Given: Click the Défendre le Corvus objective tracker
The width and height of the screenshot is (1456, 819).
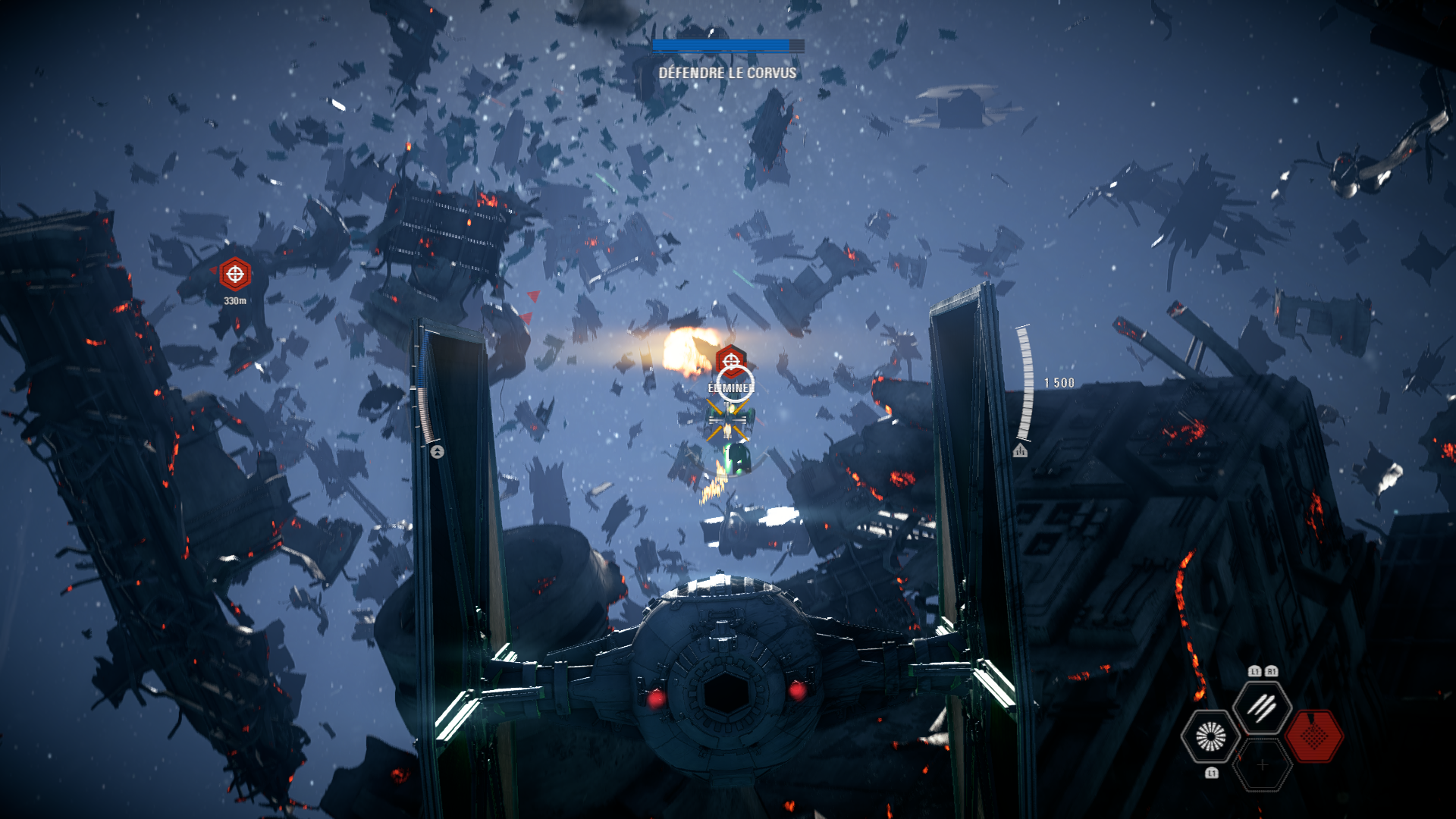Looking at the screenshot, I should (x=727, y=73).
